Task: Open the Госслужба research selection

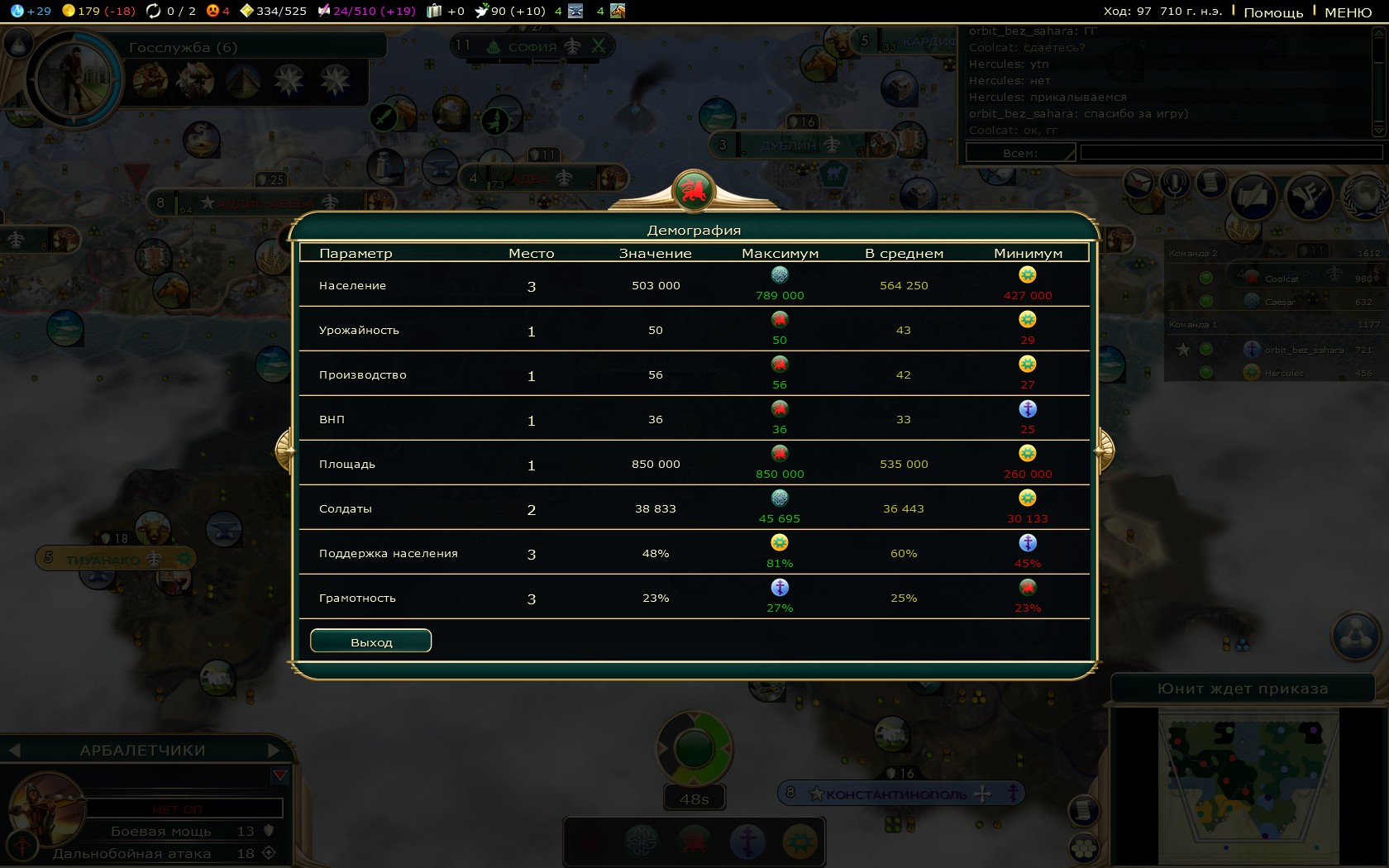Action: pos(183,48)
